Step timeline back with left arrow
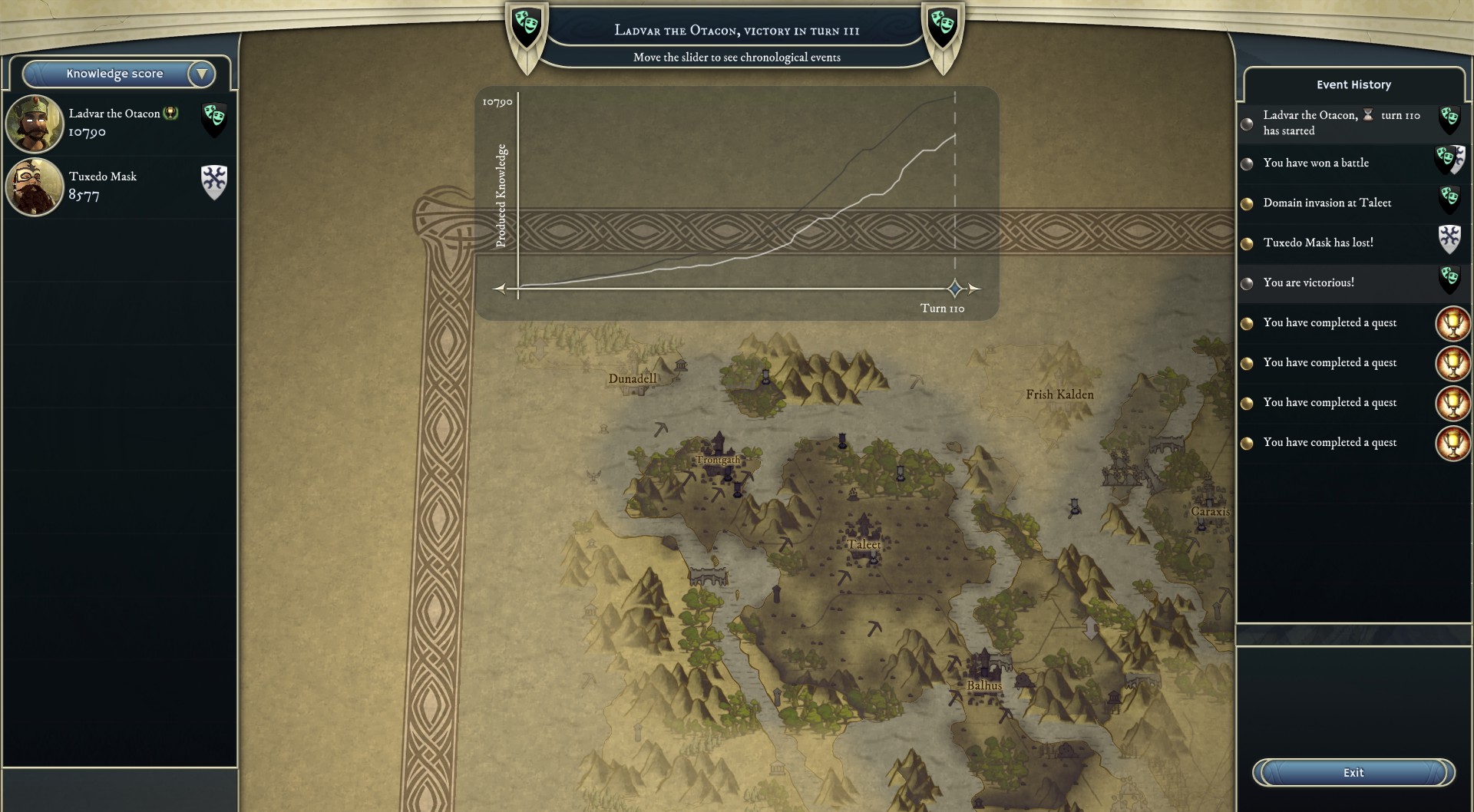The height and width of the screenshot is (812, 1474). coord(500,289)
